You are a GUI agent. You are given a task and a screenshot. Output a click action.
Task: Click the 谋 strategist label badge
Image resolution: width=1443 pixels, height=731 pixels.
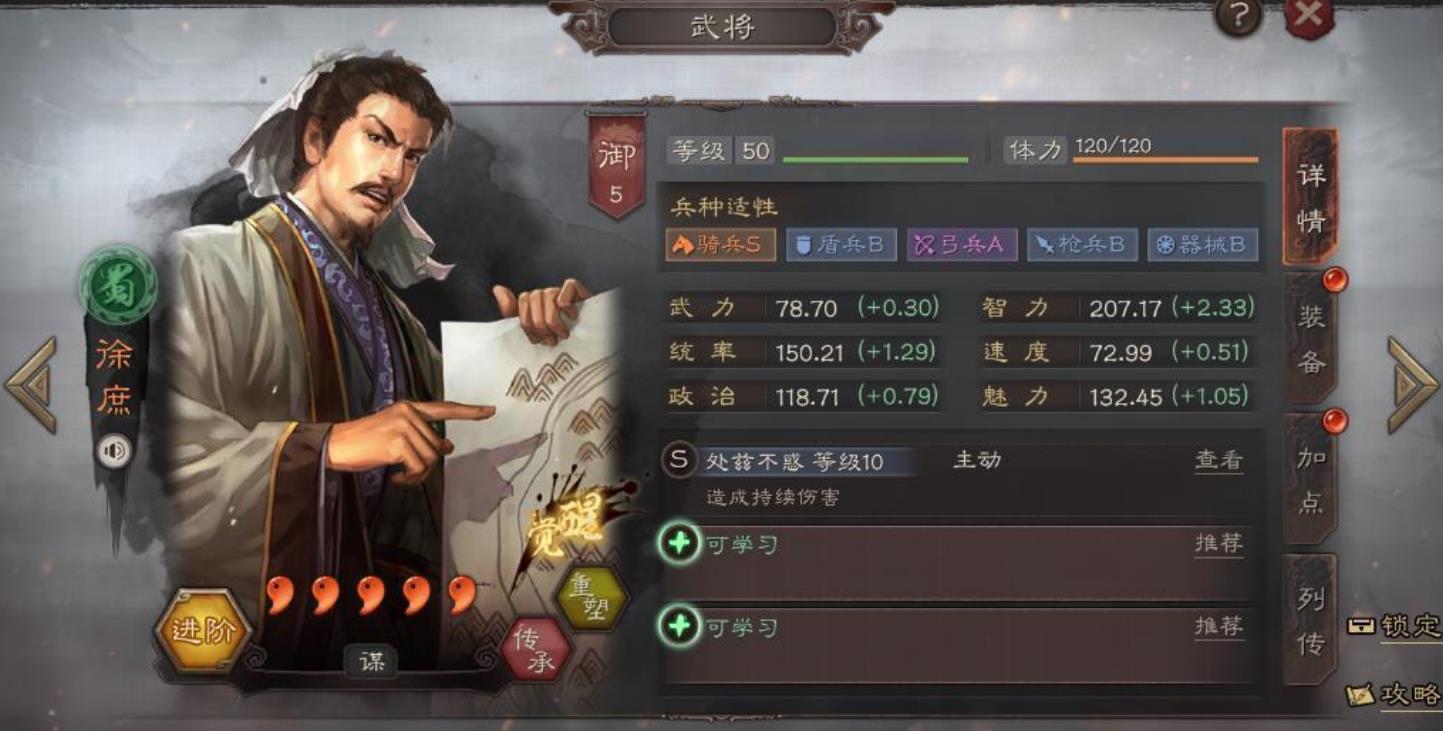pos(372,662)
